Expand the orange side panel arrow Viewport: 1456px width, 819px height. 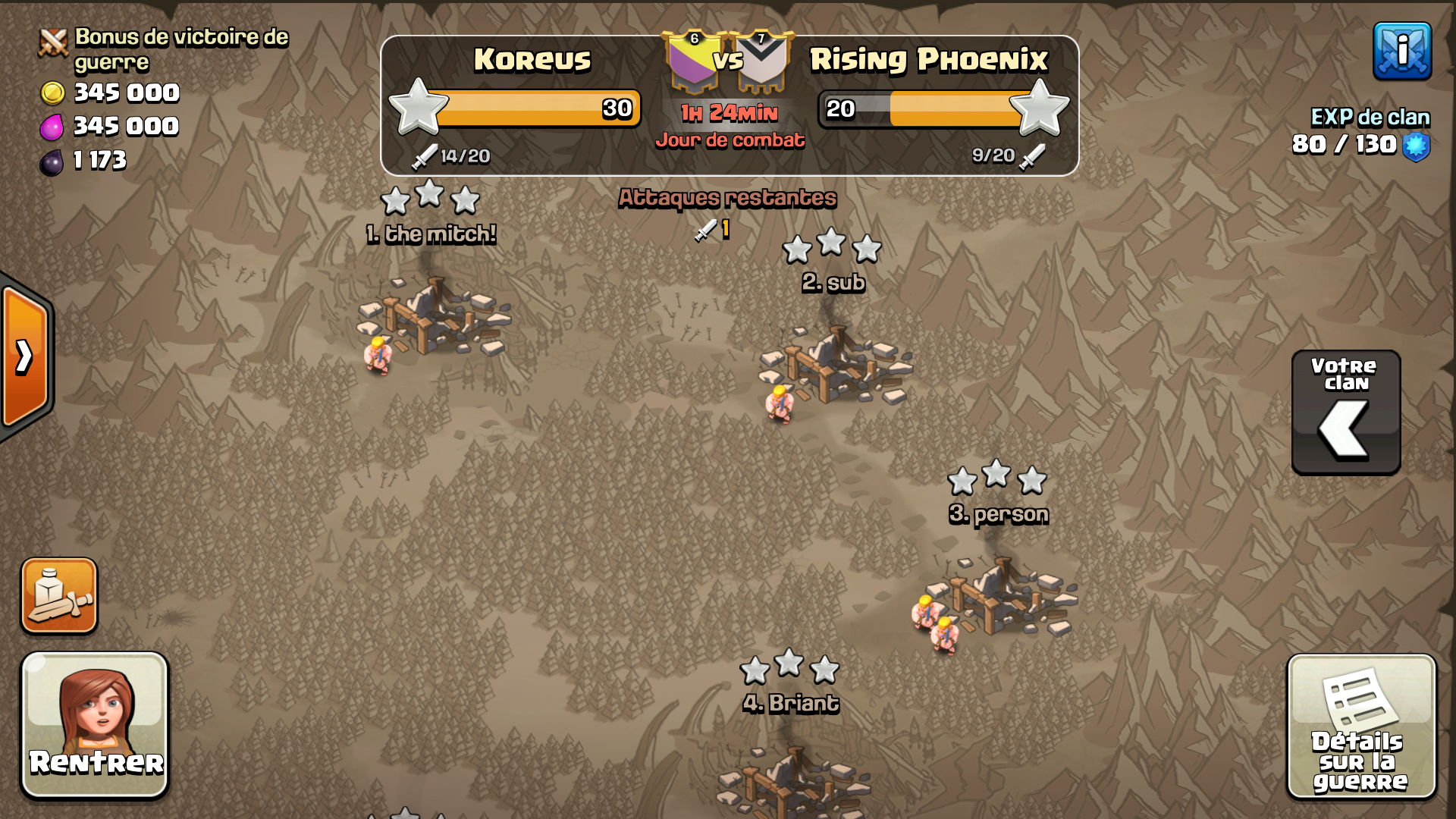coord(26,356)
